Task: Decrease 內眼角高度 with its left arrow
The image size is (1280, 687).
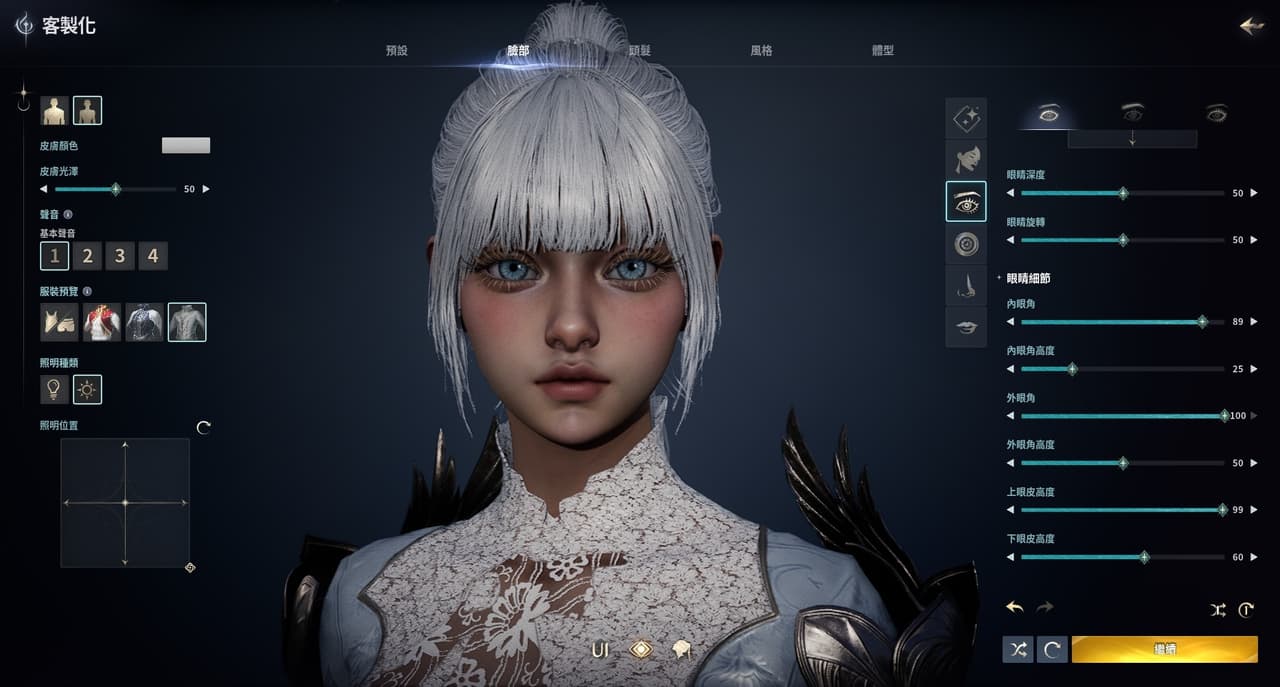Action: [x=1010, y=369]
